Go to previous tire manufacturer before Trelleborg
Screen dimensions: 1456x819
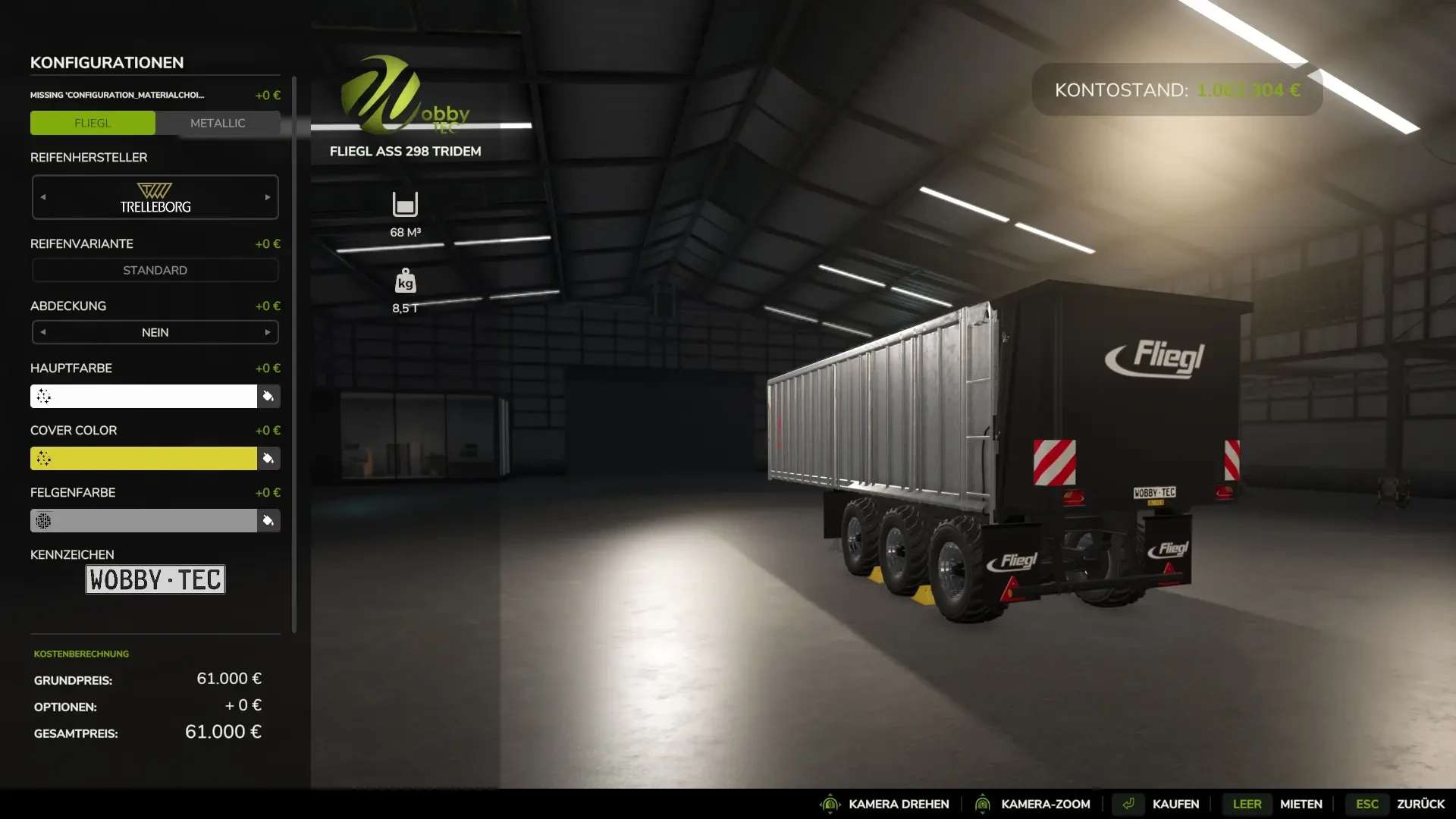point(43,197)
